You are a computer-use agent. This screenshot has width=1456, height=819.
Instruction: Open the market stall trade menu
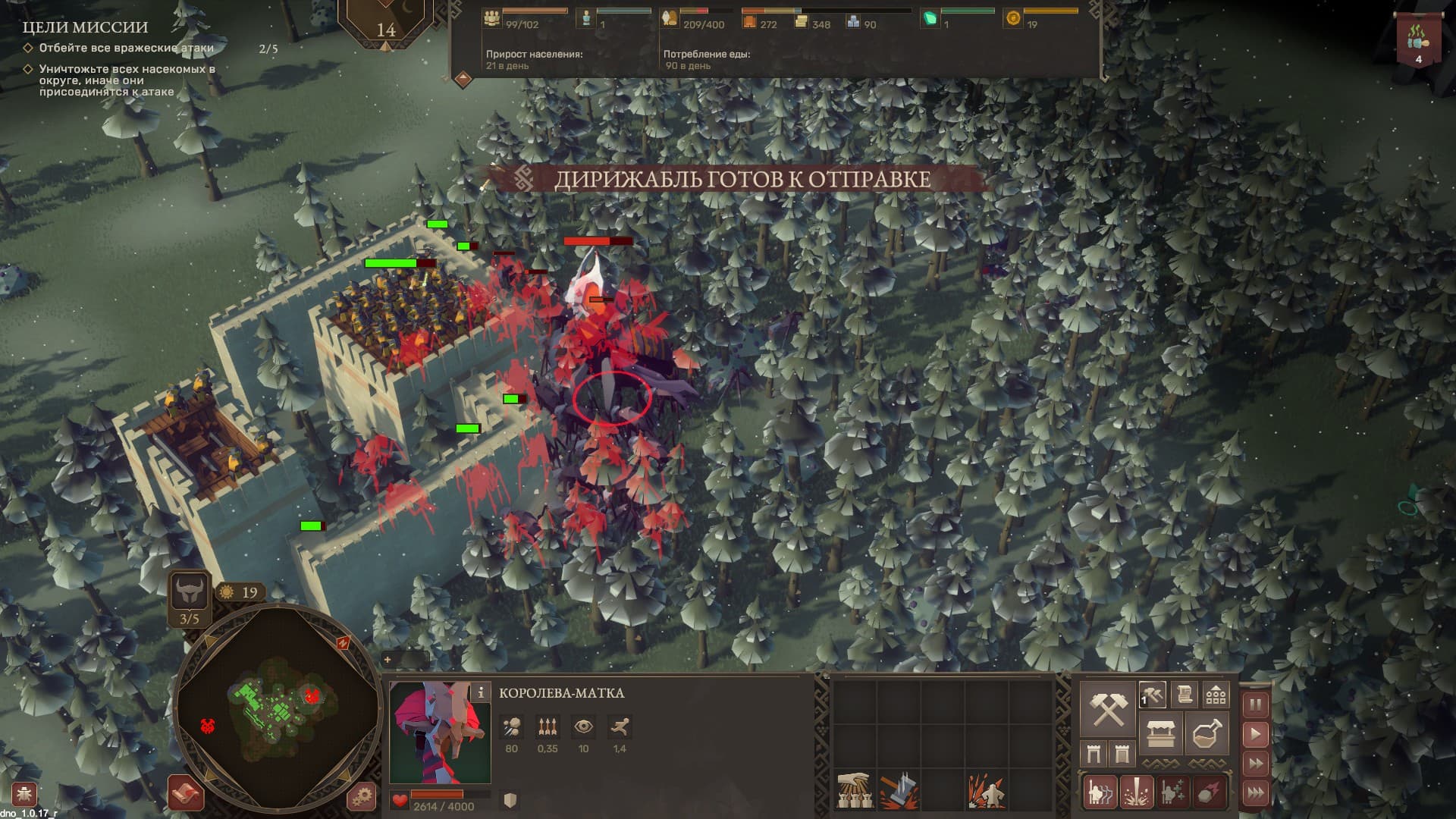(x=1160, y=733)
